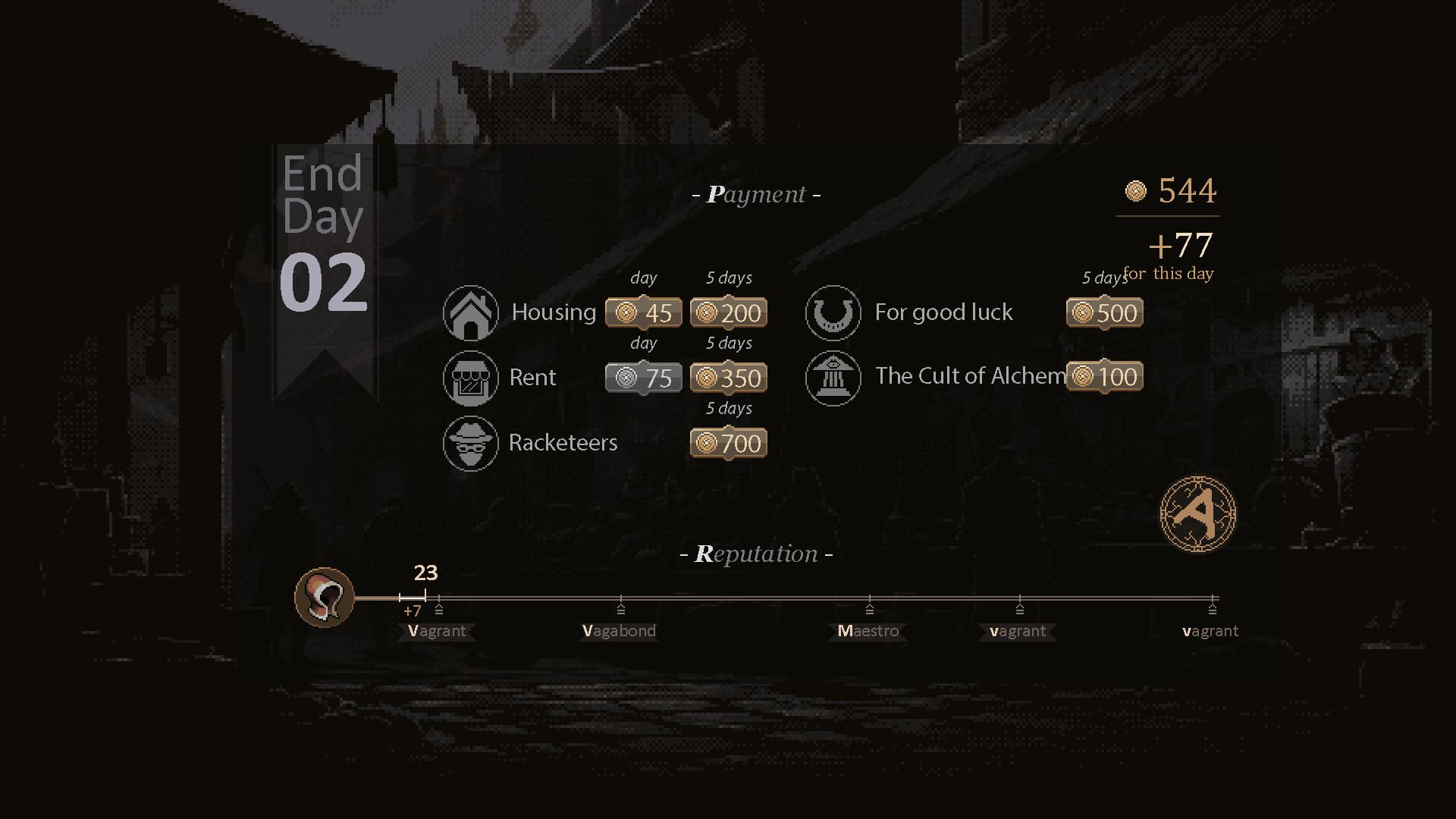Select the Racketeers bandit icon
This screenshot has height=819, width=1456.
tap(470, 443)
